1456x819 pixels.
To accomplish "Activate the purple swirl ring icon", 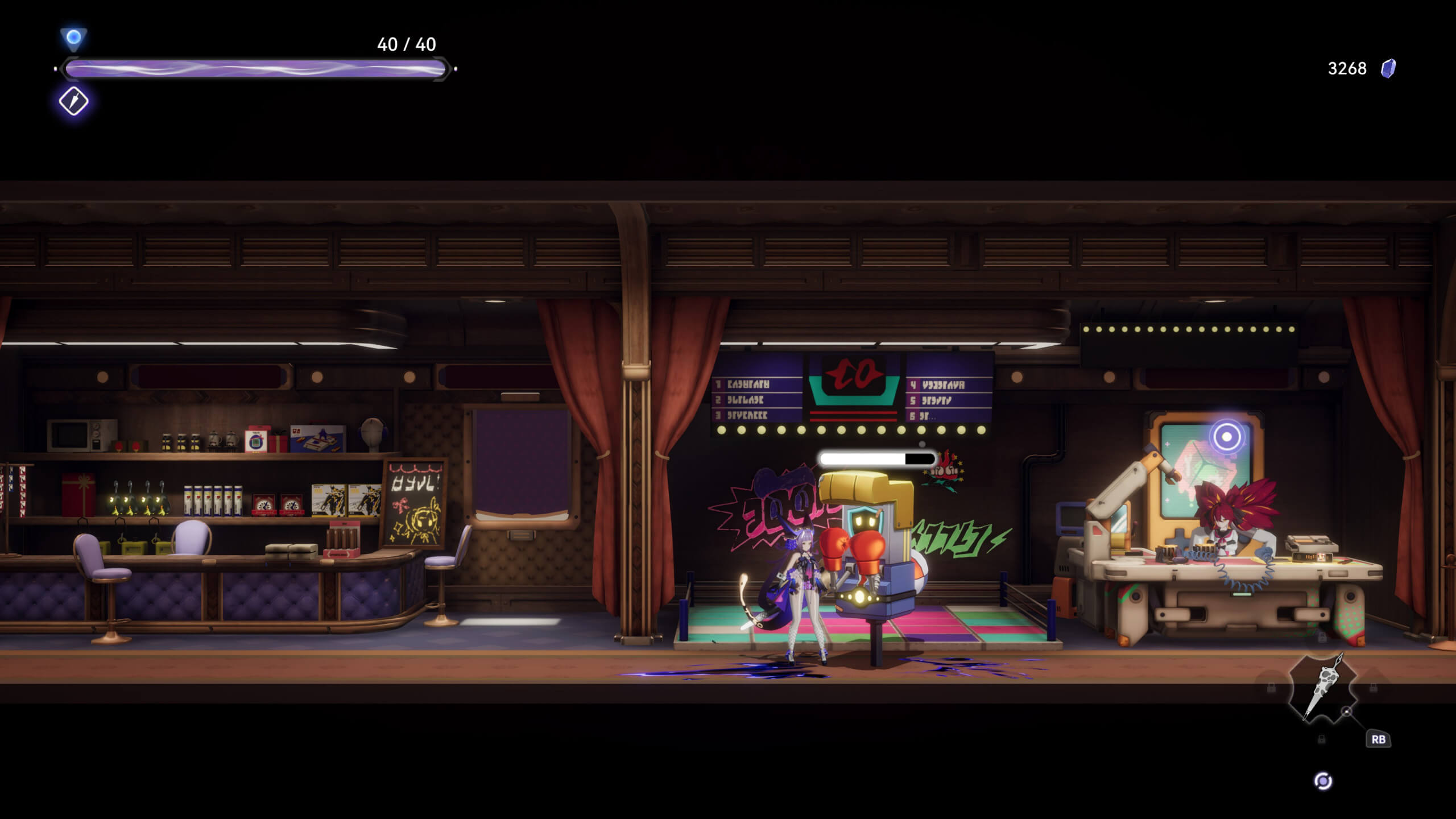I will [x=1323, y=781].
